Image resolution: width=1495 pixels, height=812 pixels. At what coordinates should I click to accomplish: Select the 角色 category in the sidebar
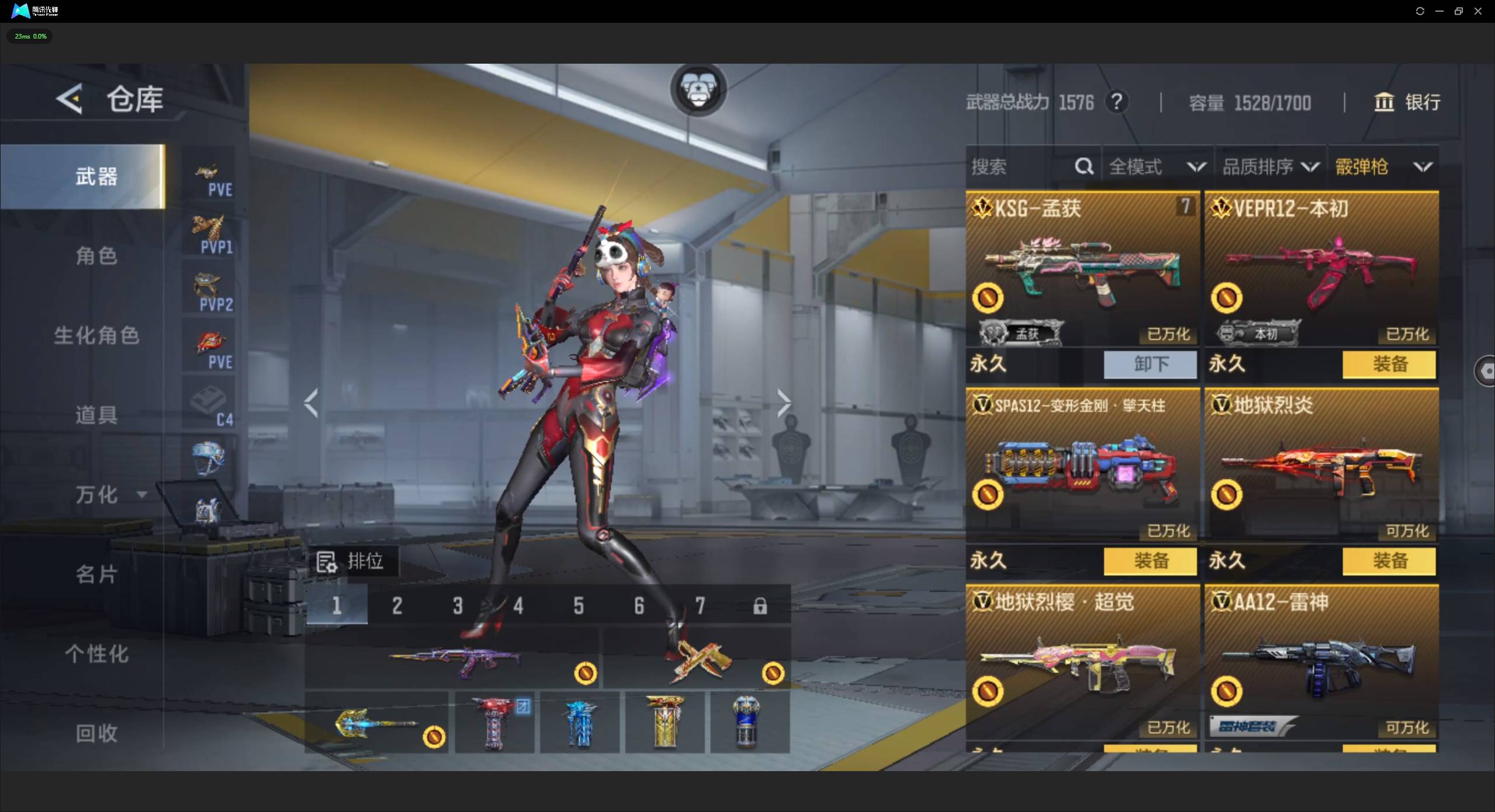click(96, 256)
